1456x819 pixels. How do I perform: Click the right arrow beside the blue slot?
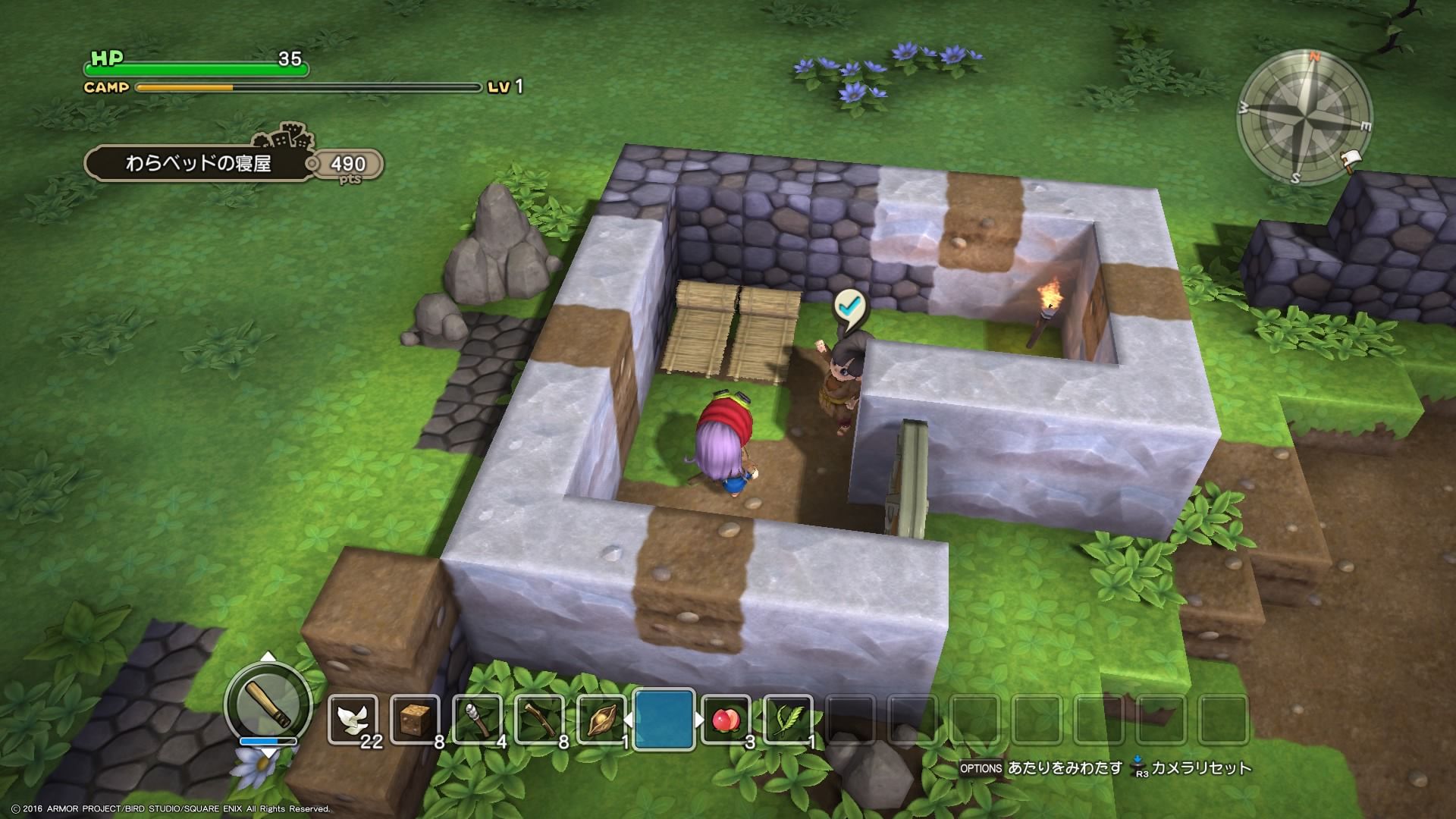tap(700, 719)
